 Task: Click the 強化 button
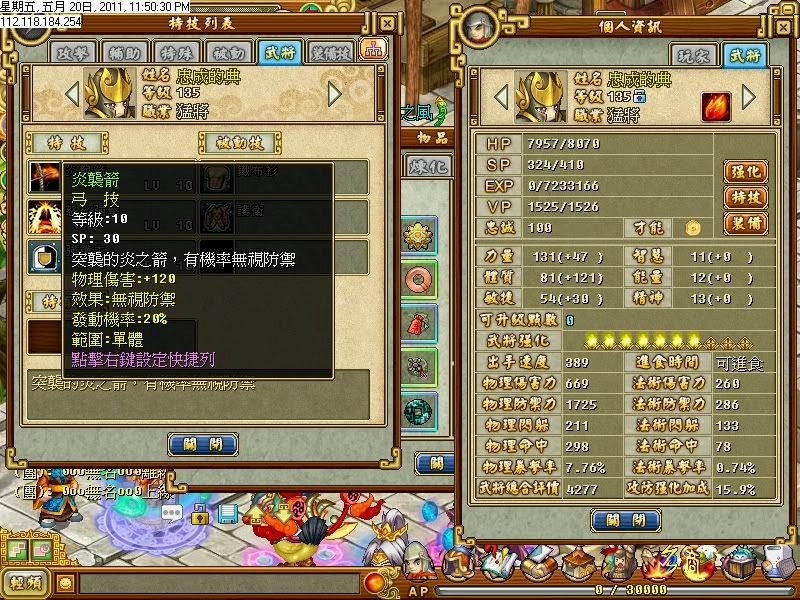pos(743,171)
